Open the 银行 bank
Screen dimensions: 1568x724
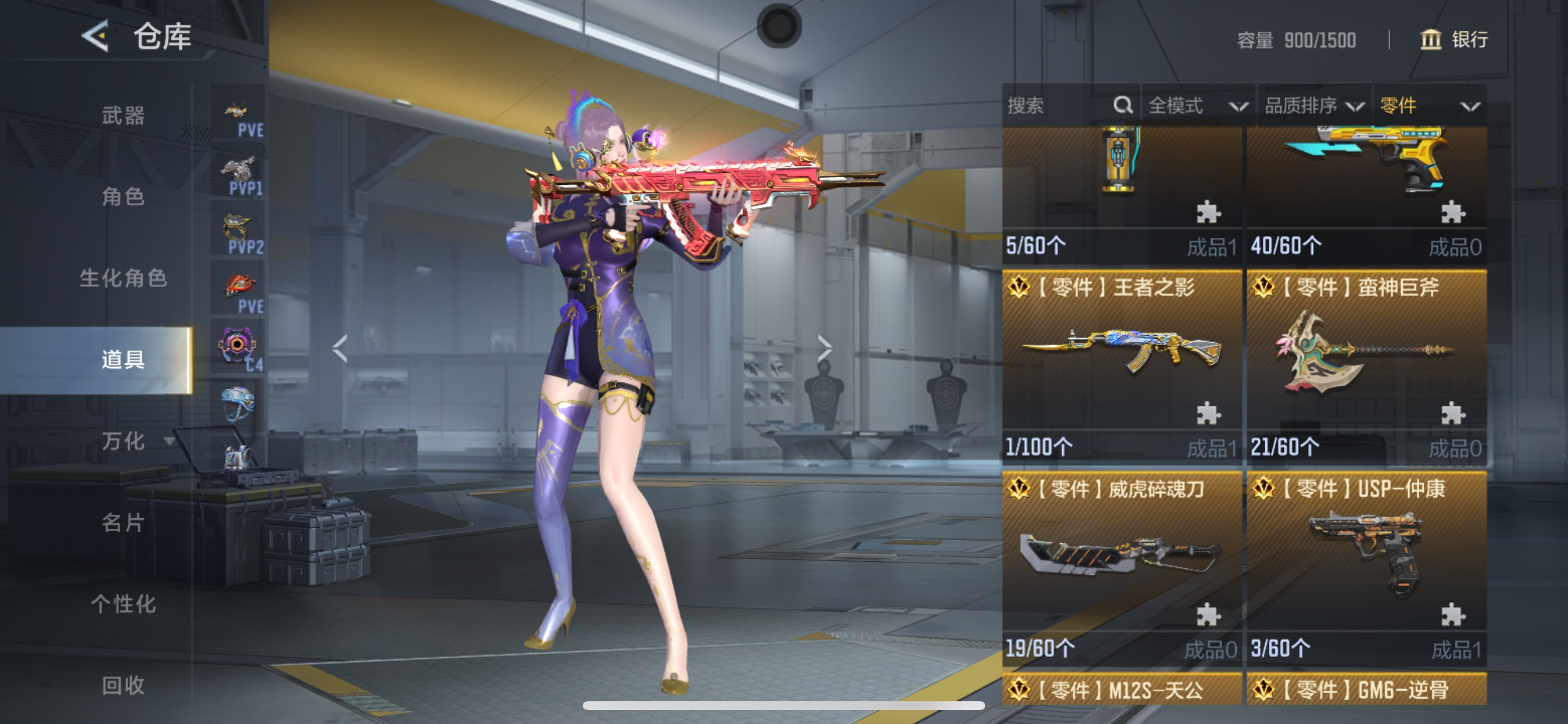1454,40
